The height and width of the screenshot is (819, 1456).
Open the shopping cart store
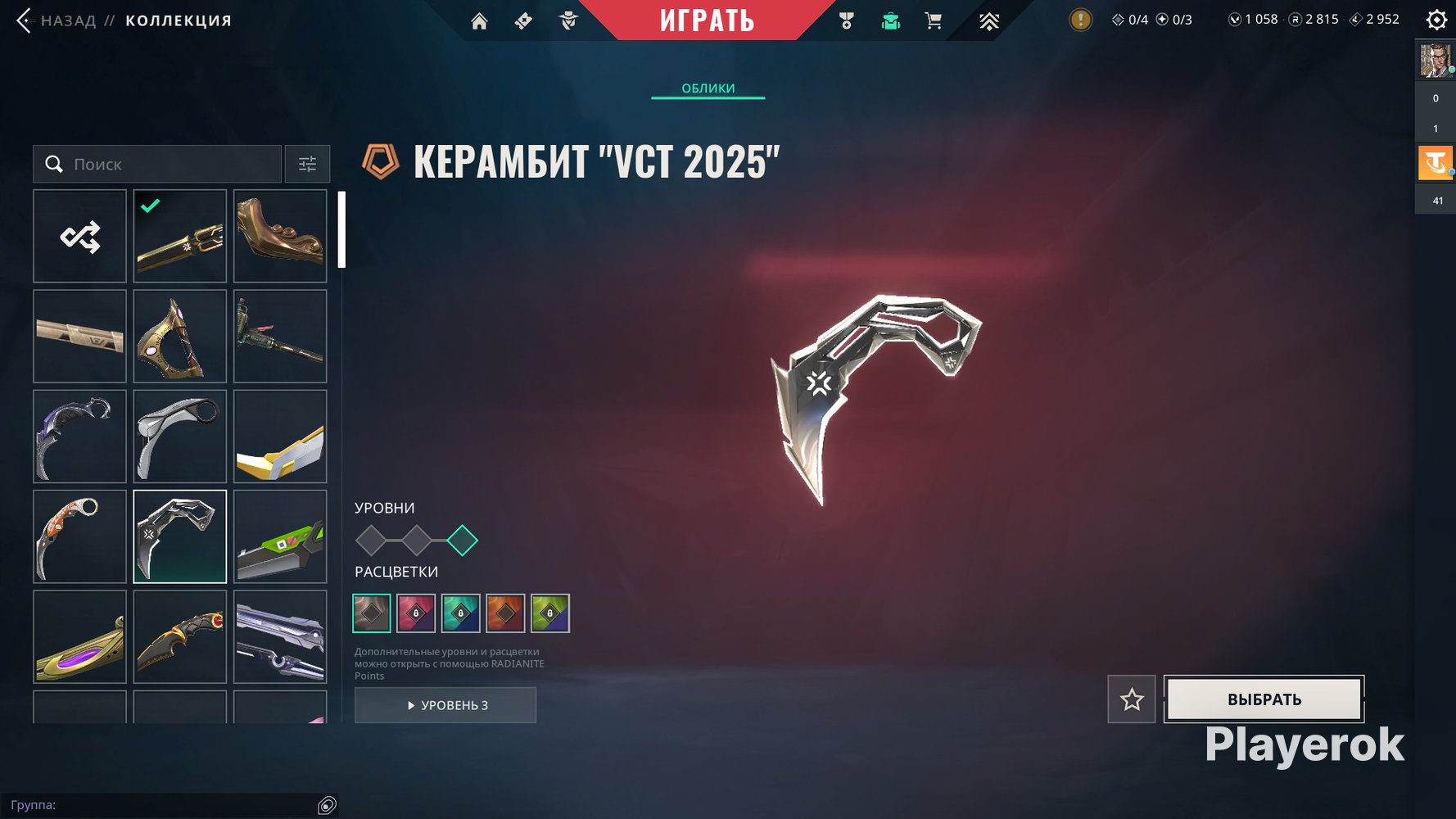tap(933, 21)
